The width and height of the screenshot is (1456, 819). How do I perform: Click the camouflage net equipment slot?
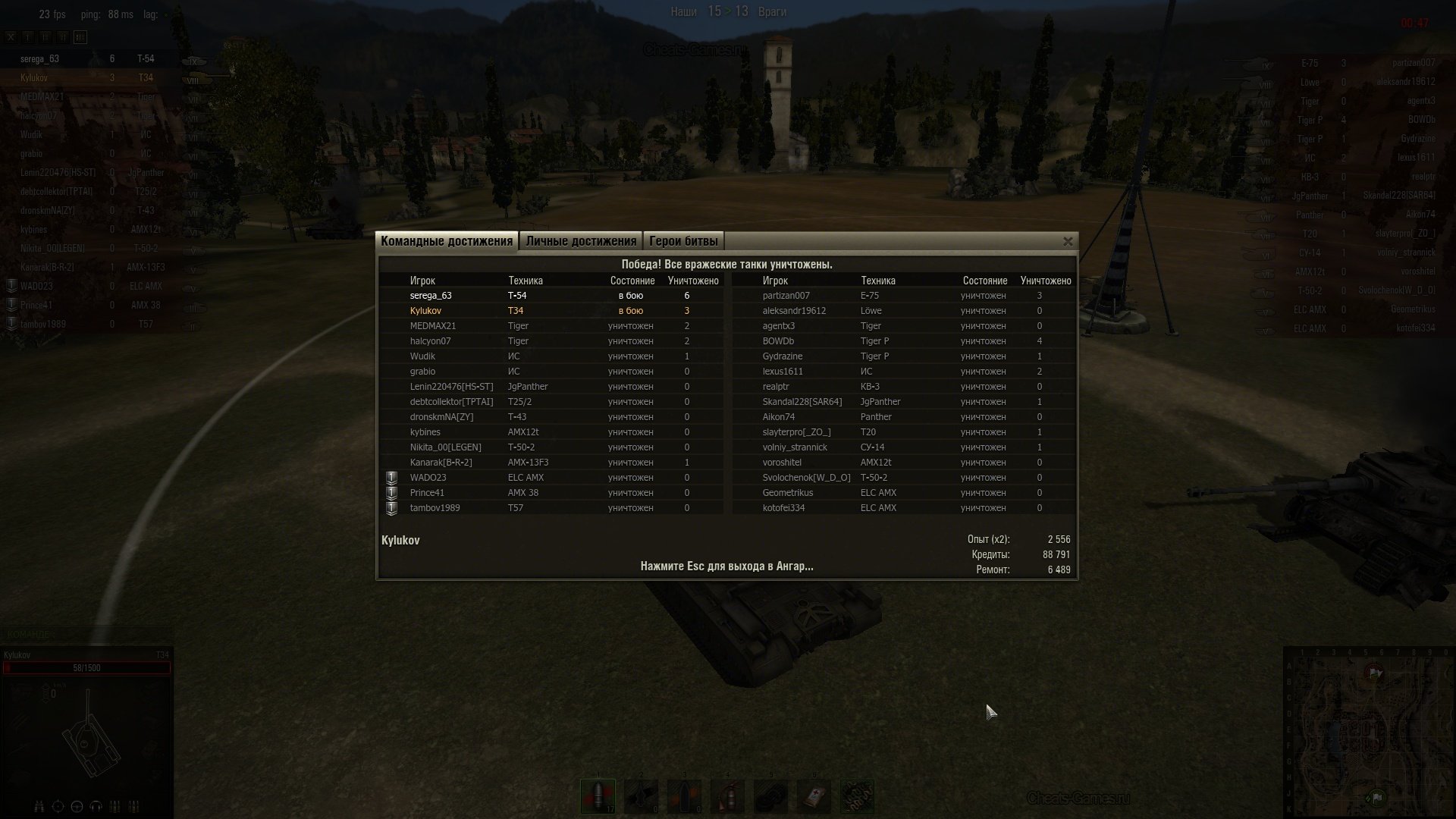pos(857,796)
